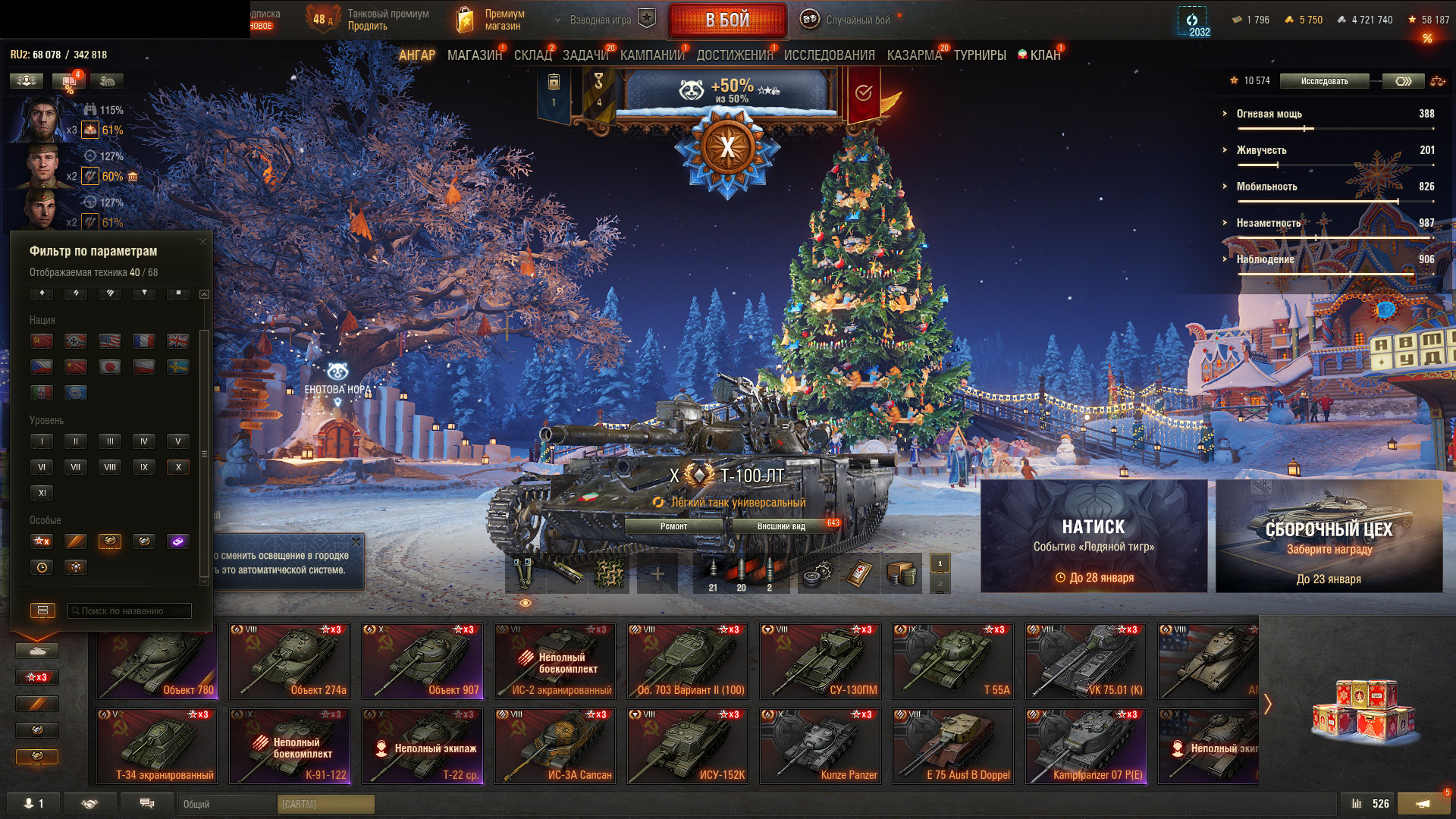The width and height of the screenshot is (1456, 819).
Task: Go to the КАЗАРМА tab
Action: 914,55
